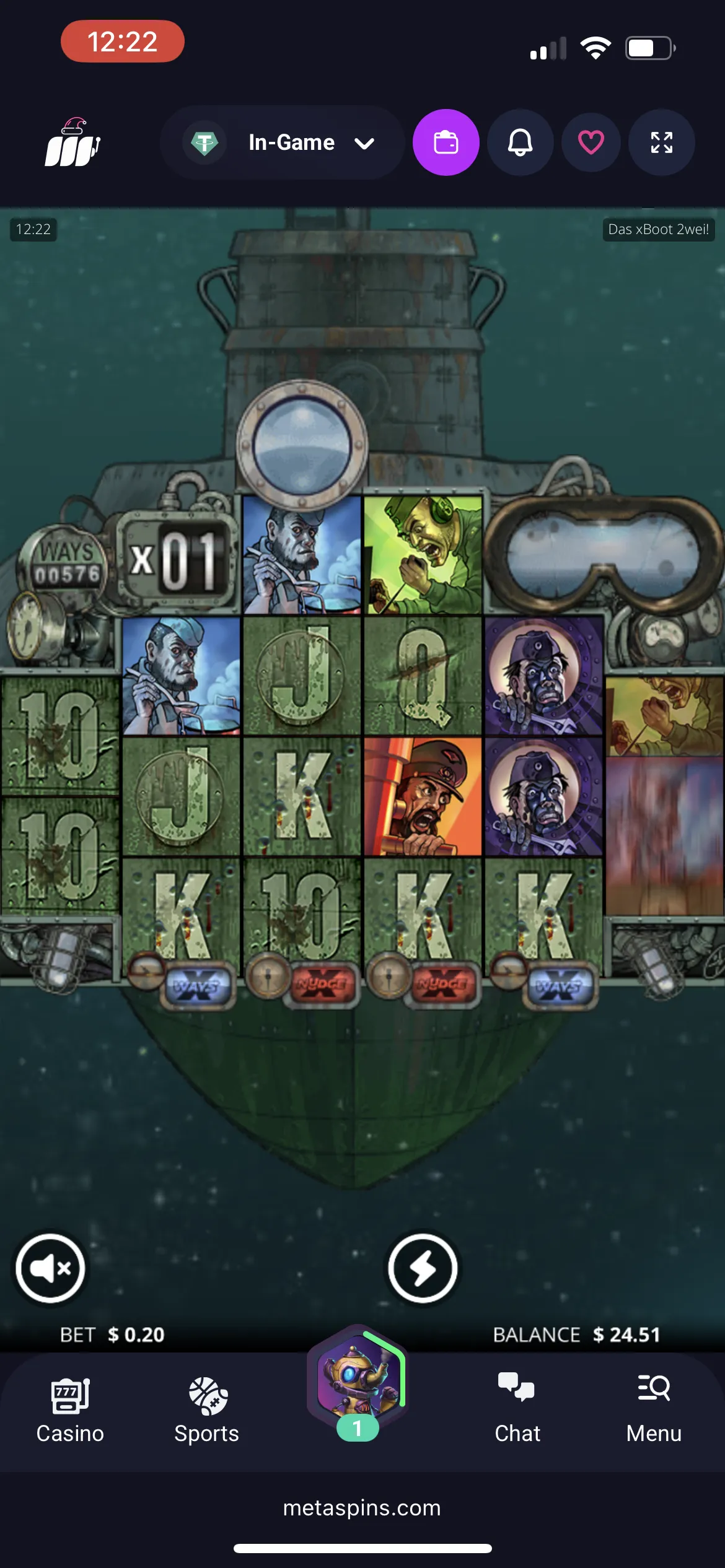Enter fullscreen with the expand icon
Viewport: 725px width, 1568px height.
661,142
